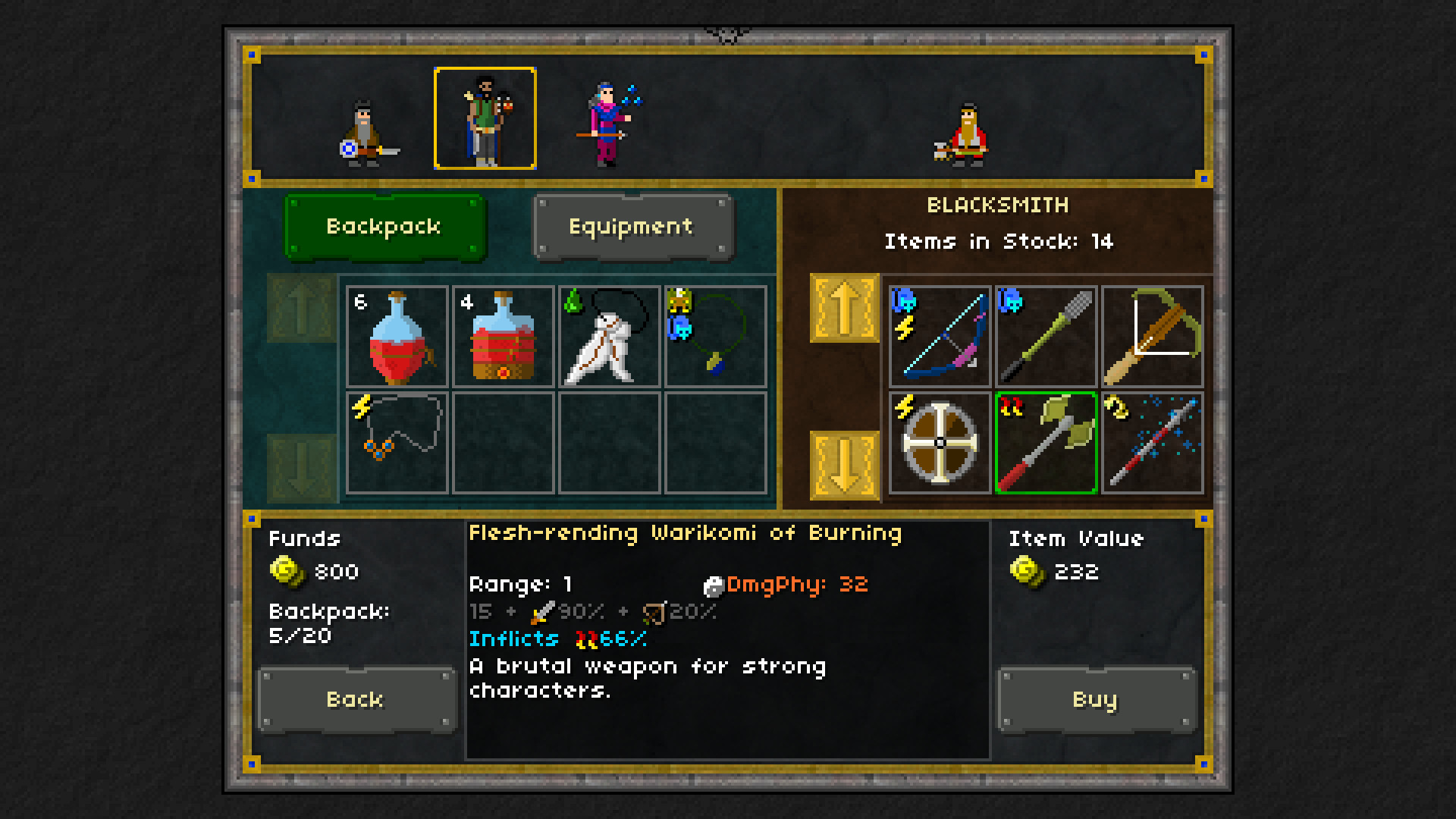Click Back to leave the Blacksmith
This screenshot has width=1456, height=819.
[x=356, y=699]
